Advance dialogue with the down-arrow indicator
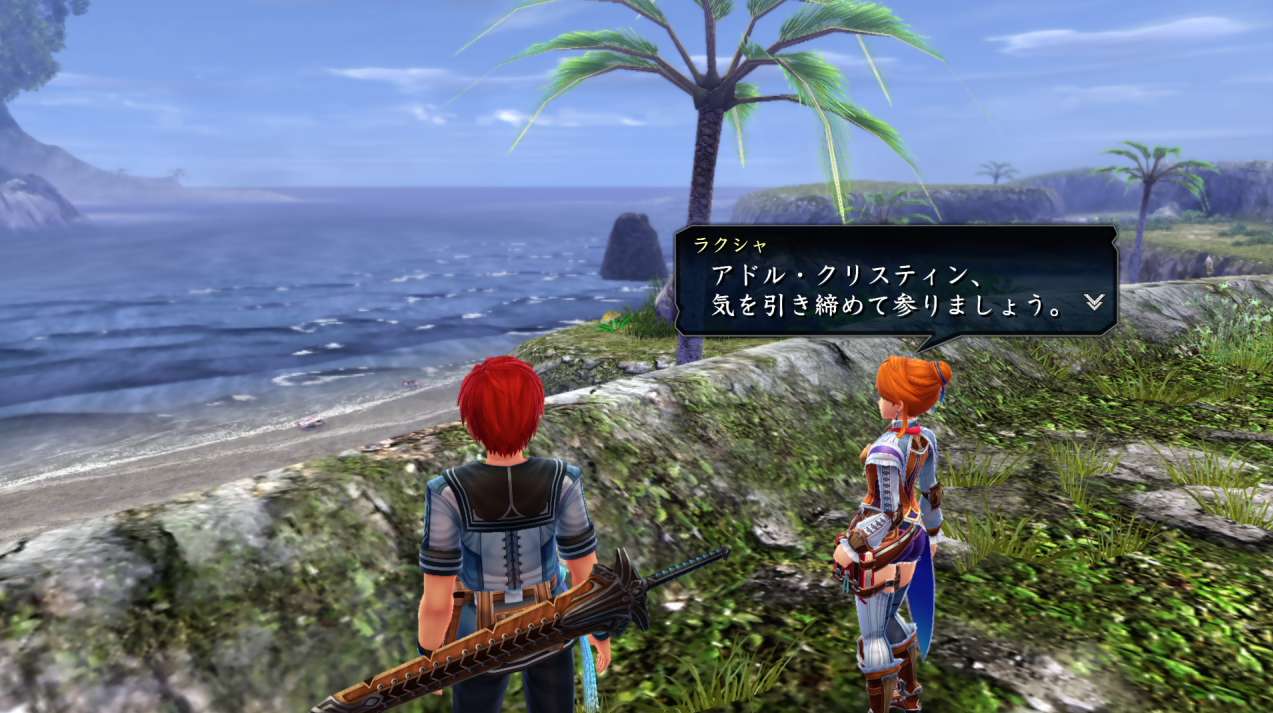 pos(1094,302)
